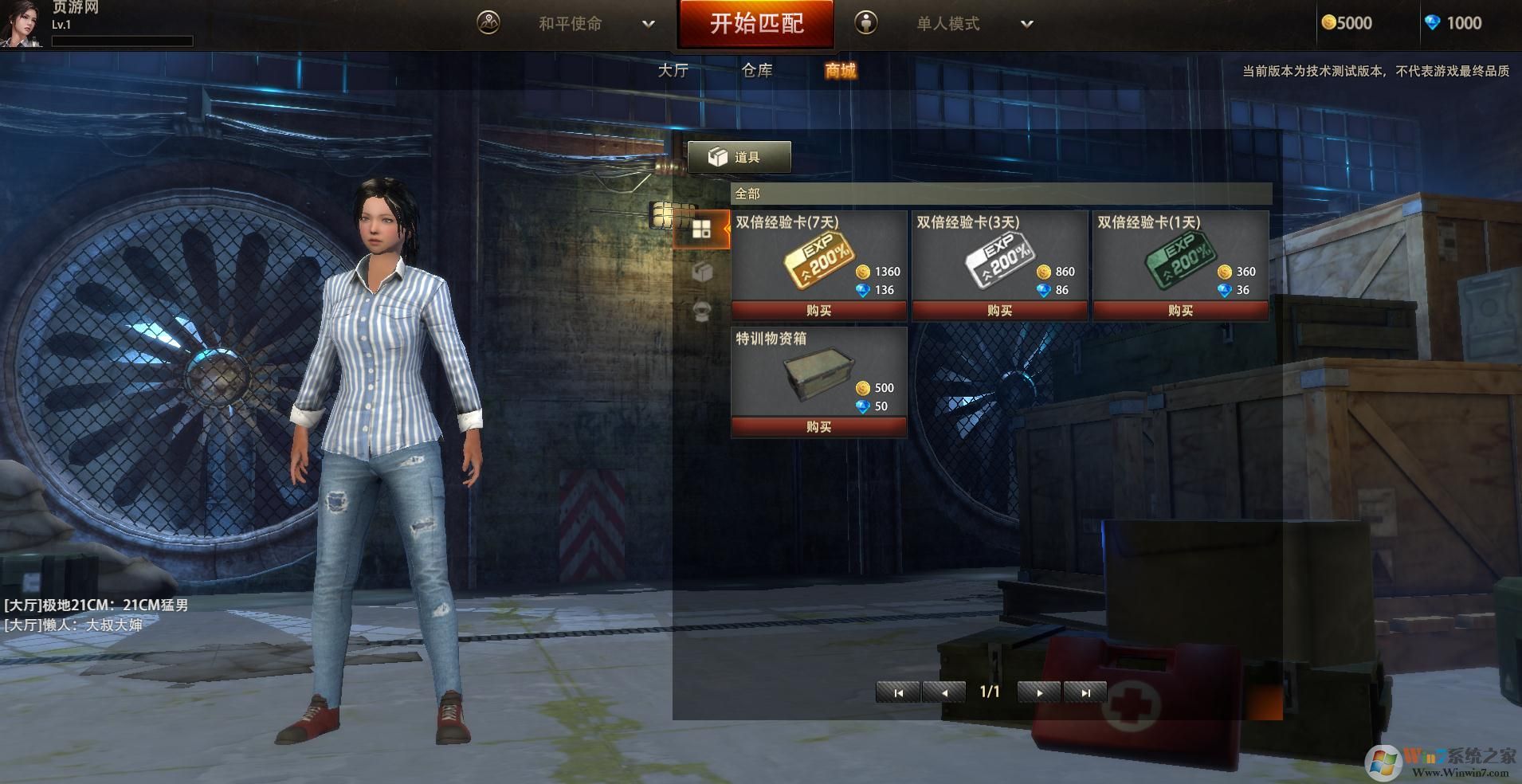Buy the 特训物资箱 supply crate

click(x=818, y=427)
